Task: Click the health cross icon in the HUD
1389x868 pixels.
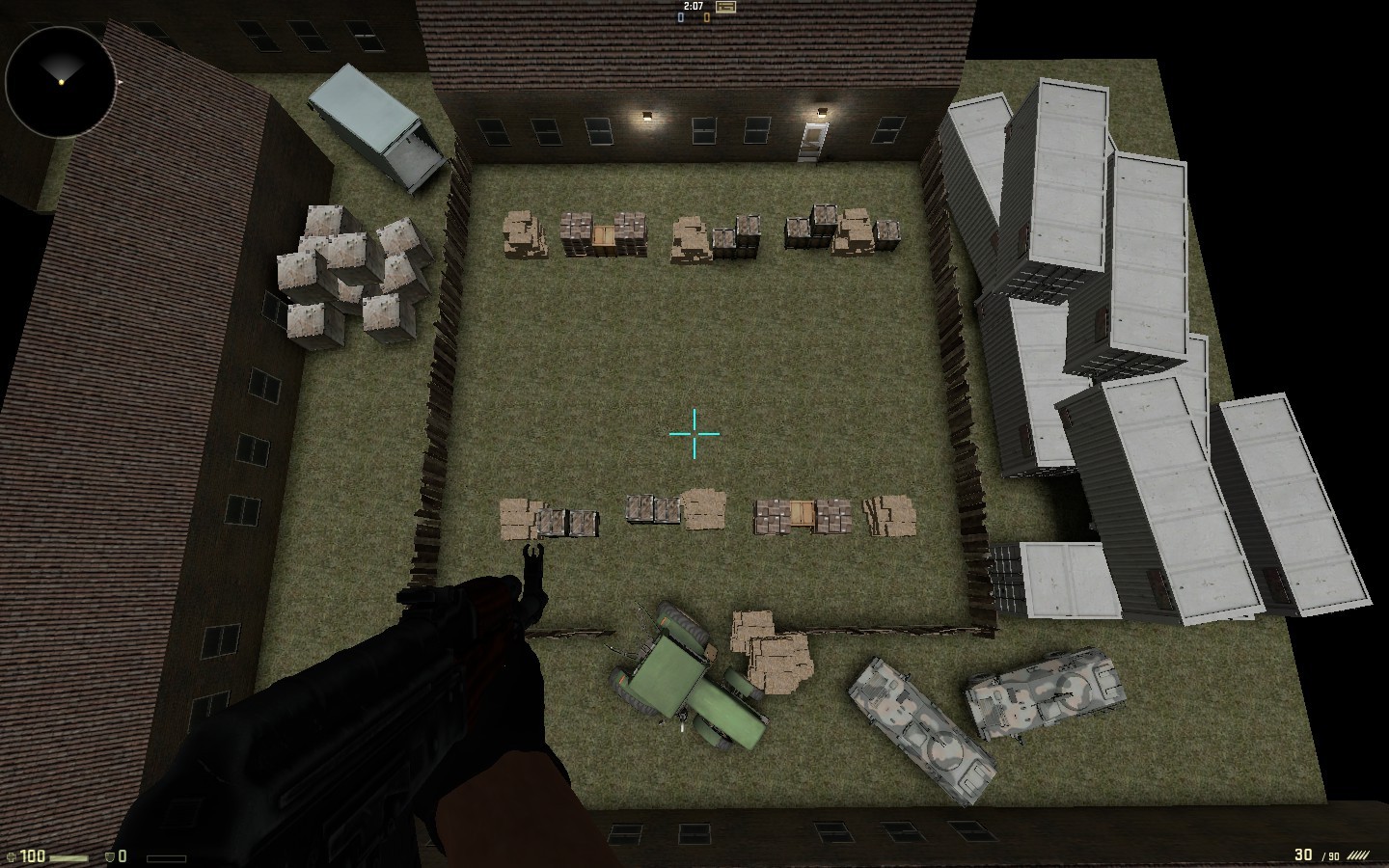Action: (x=10, y=854)
